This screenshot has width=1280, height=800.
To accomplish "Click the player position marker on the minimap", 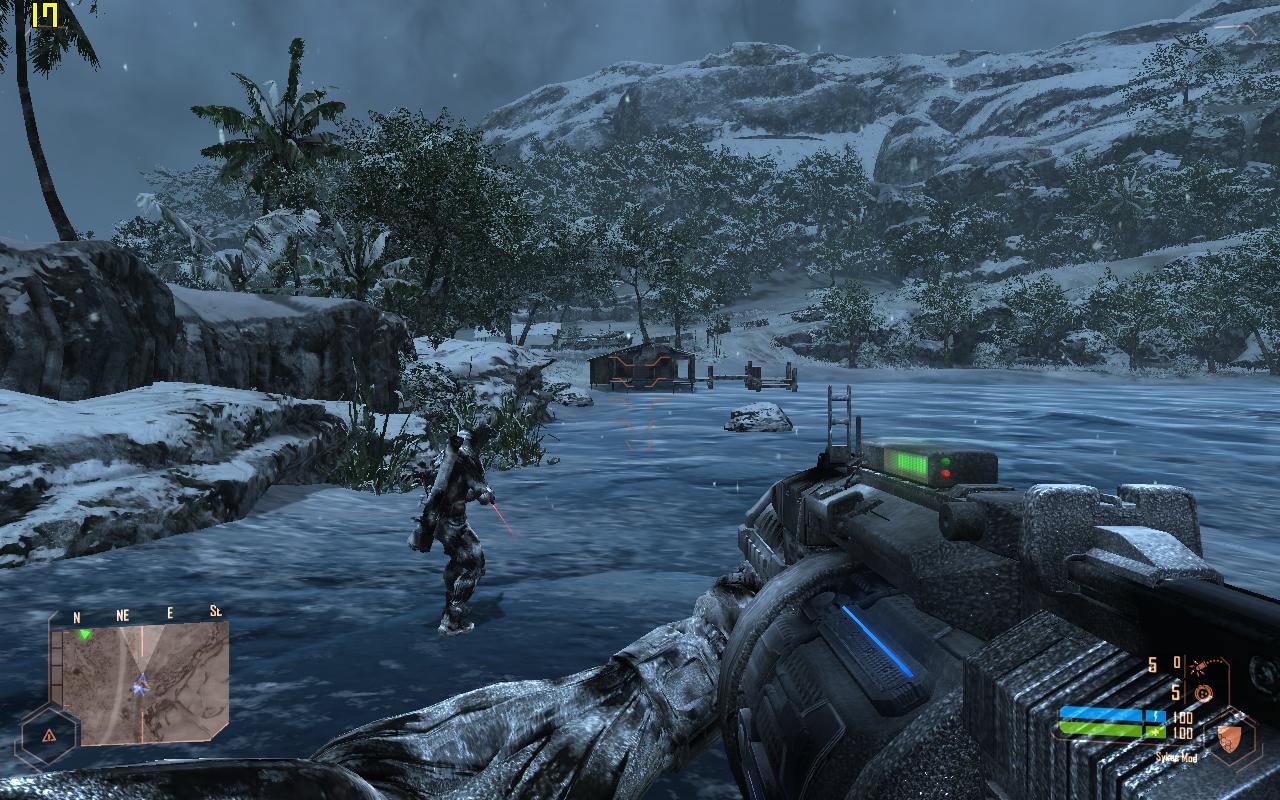I will tap(140, 686).
